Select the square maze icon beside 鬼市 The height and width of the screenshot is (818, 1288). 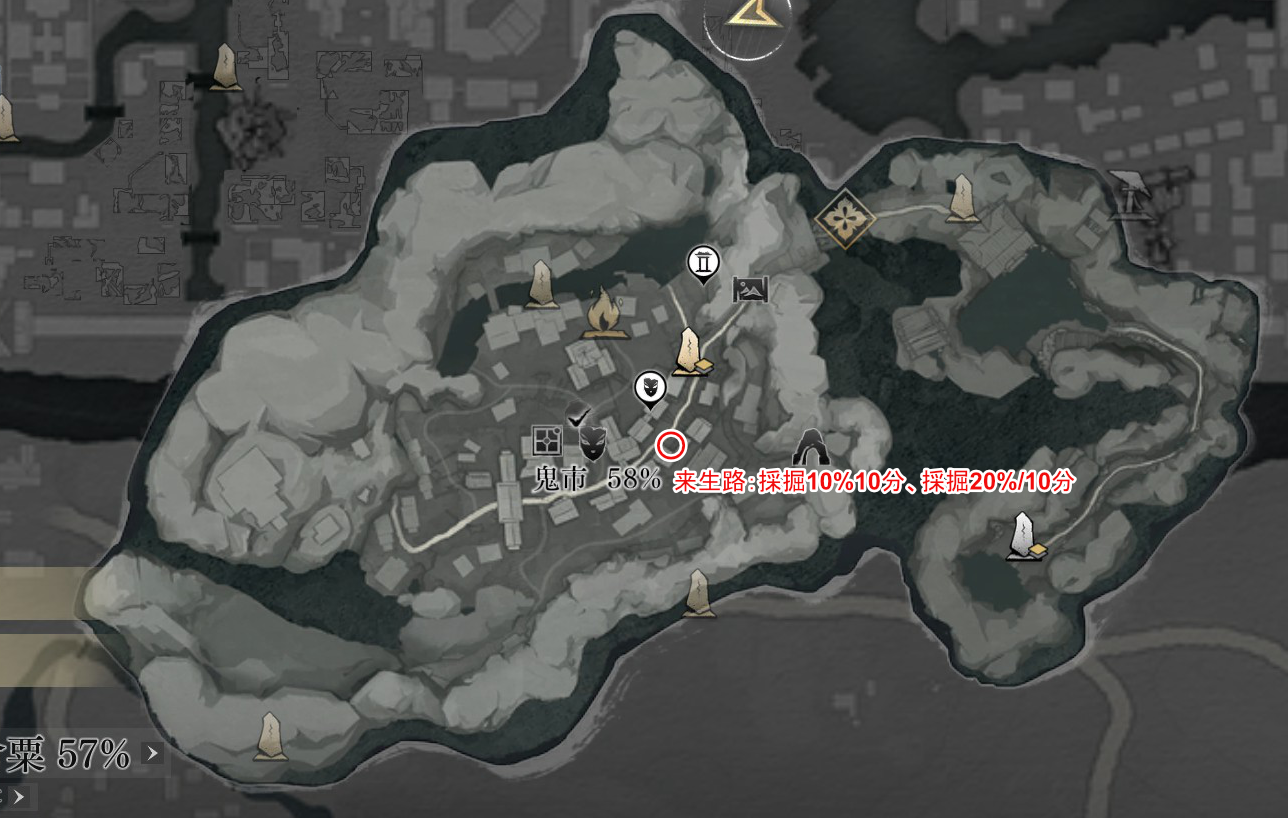pyautogui.click(x=547, y=439)
